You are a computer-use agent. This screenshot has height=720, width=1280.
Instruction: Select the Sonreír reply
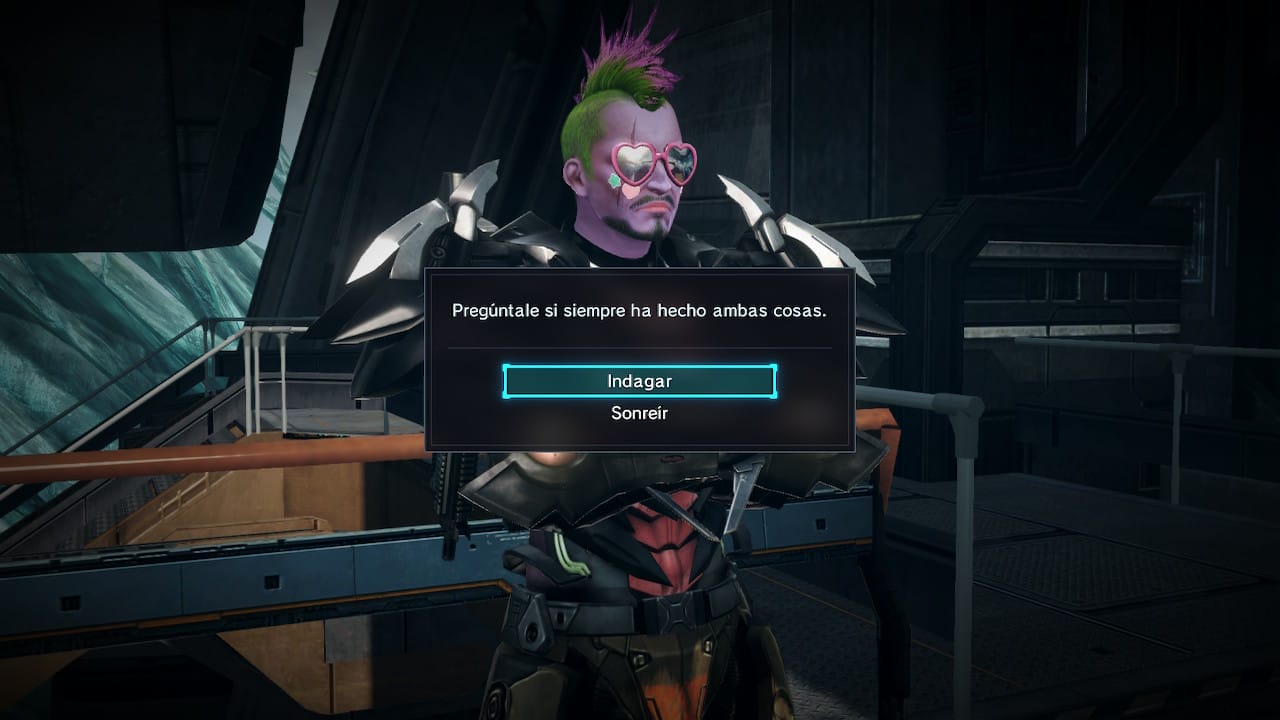pyautogui.click(x=639, y=413)
